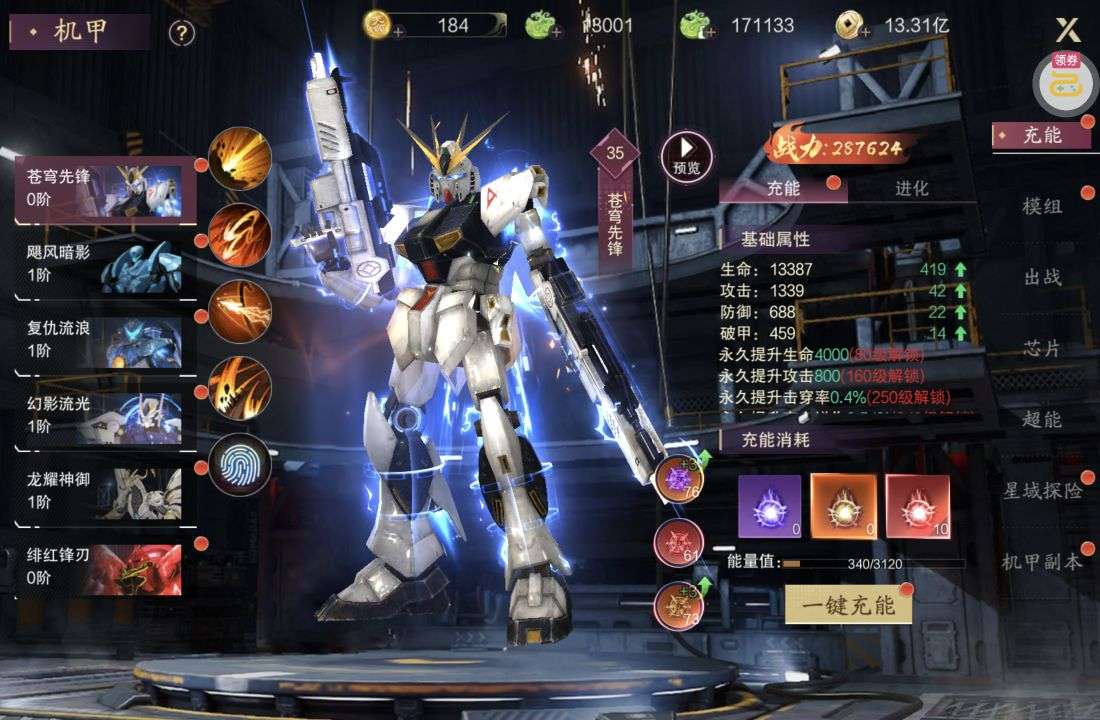Select the 飓风暗影 mecha entry
This screenshot has height=720, width=1100.
pos(105,264)
